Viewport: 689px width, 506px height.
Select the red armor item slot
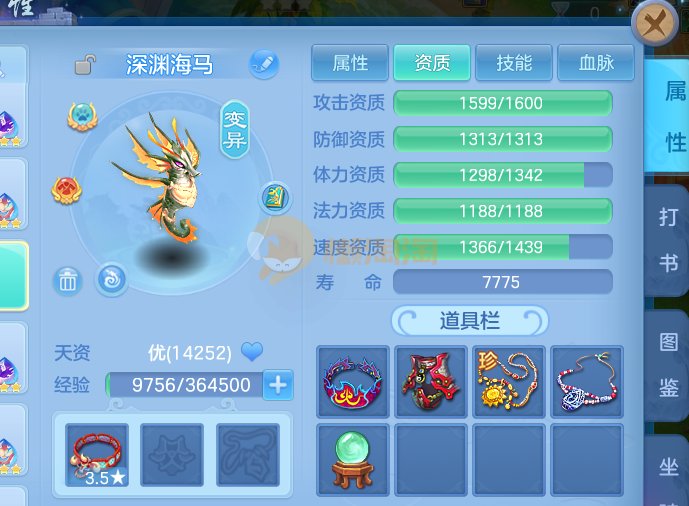coord(431,383)
